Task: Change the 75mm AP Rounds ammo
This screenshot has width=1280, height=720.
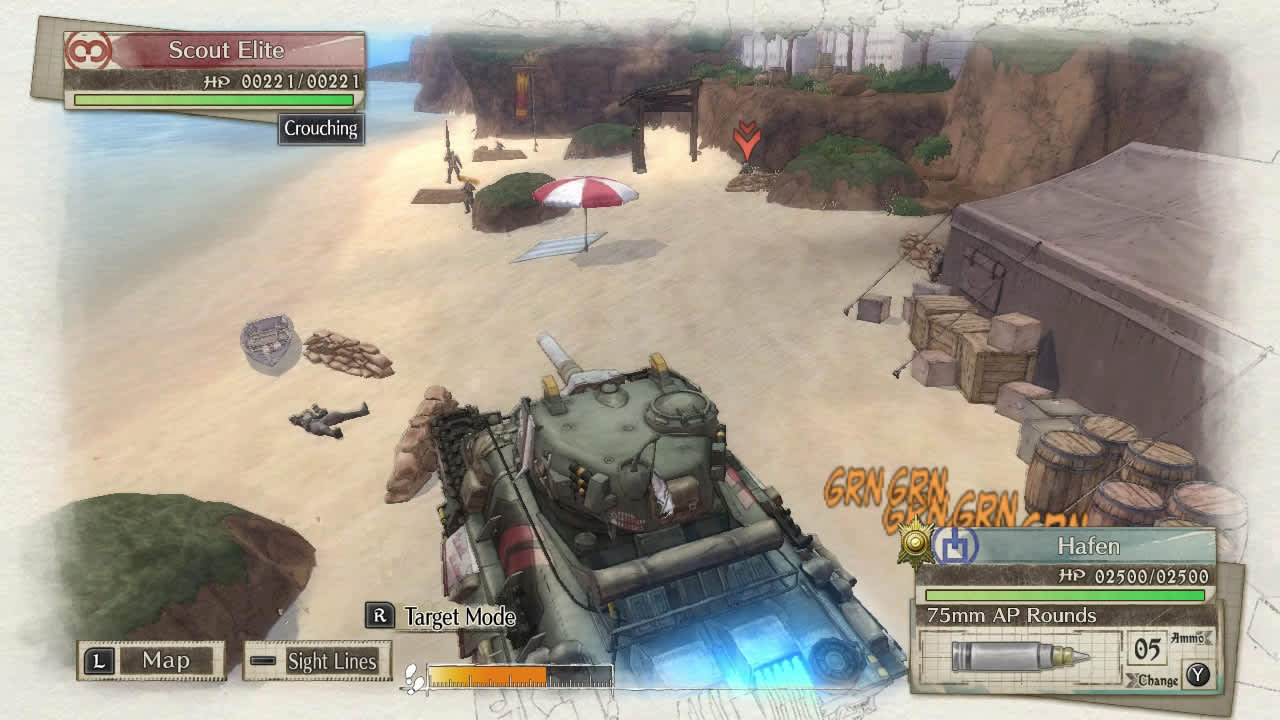Action: click(1169, 678)
